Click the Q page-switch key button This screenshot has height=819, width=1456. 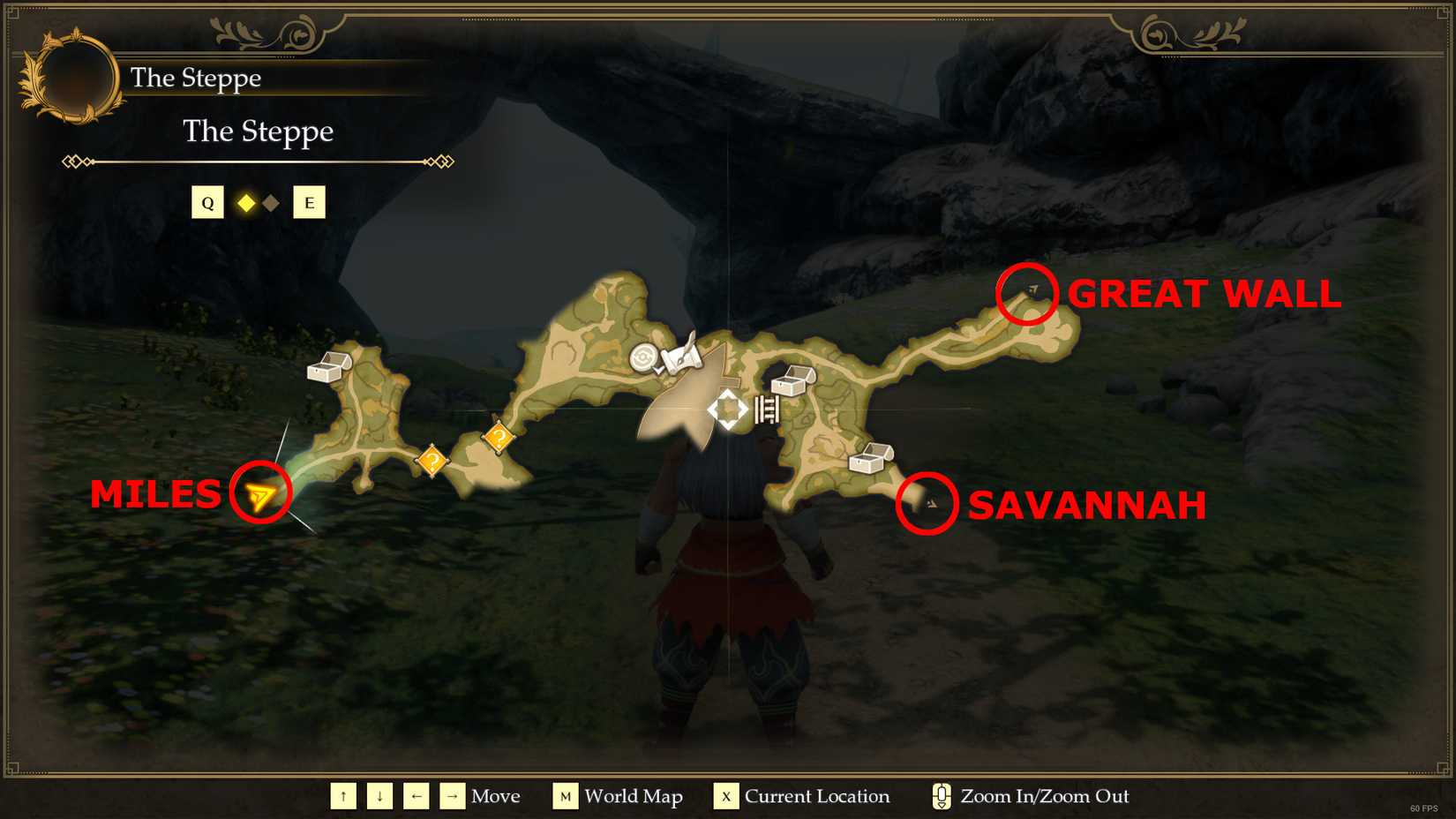tap(208, 202)
